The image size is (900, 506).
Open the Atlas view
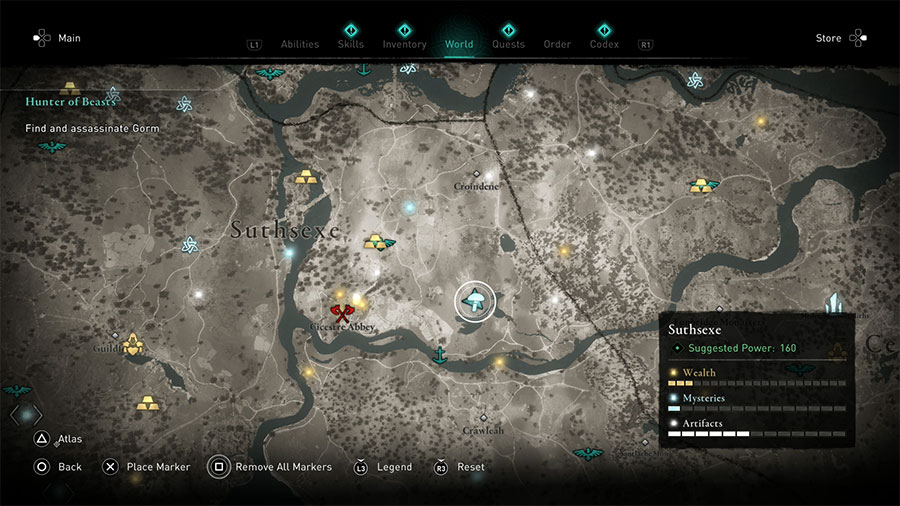click(x=69, y=439)
